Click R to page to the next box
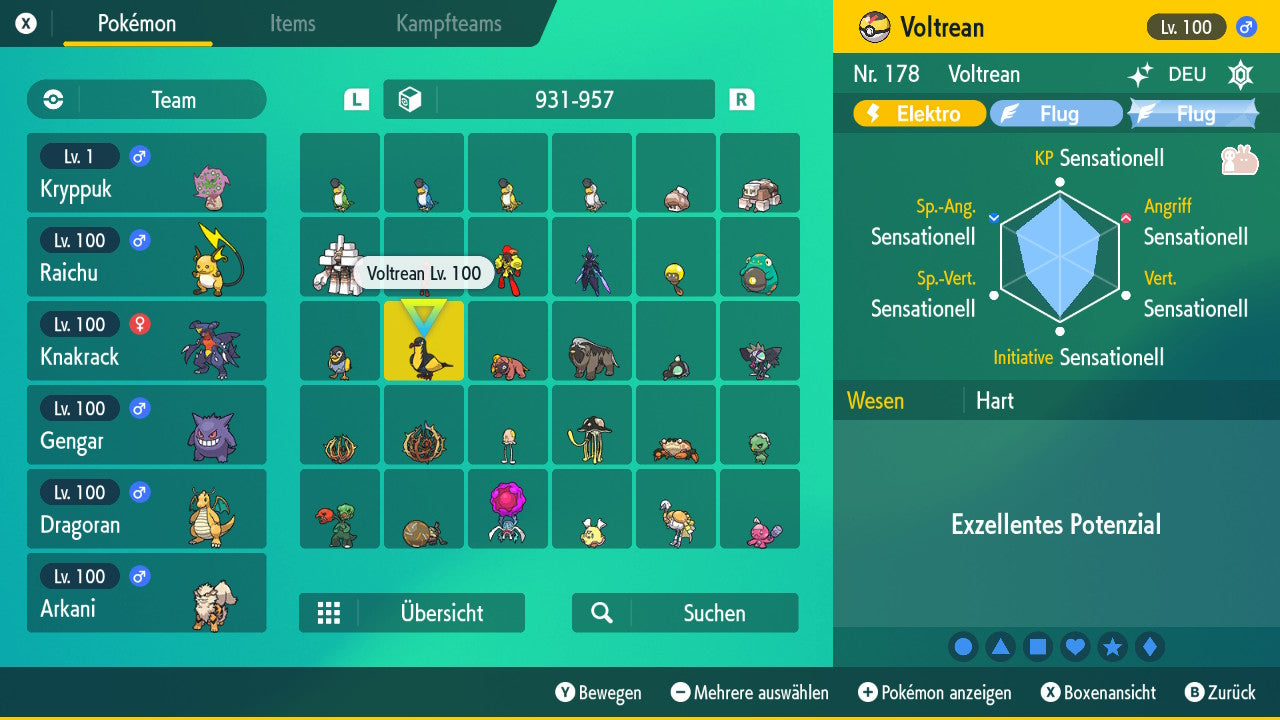 coord(740,99)
